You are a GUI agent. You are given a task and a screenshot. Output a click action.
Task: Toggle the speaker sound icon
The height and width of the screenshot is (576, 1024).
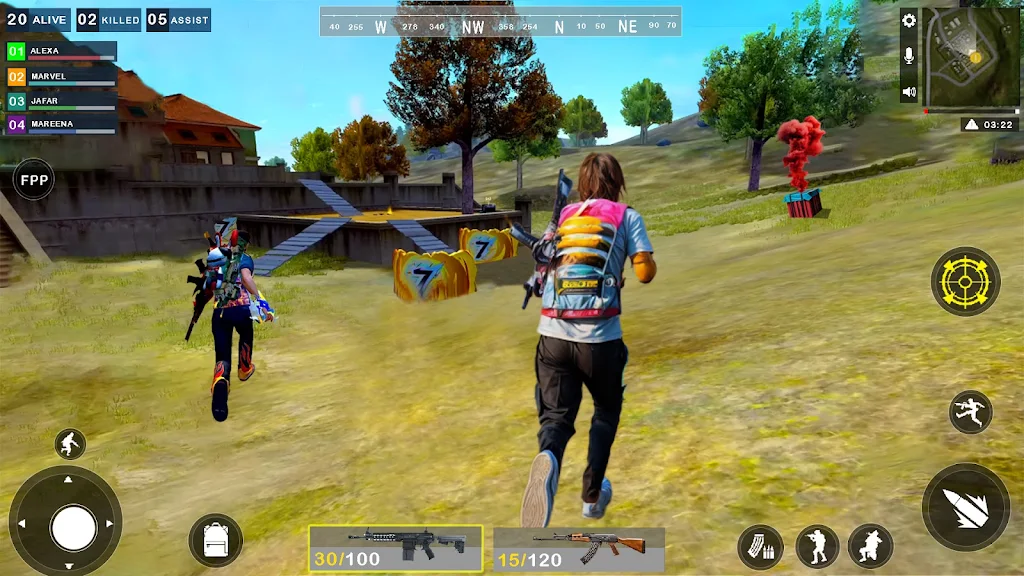coord(909,92)
